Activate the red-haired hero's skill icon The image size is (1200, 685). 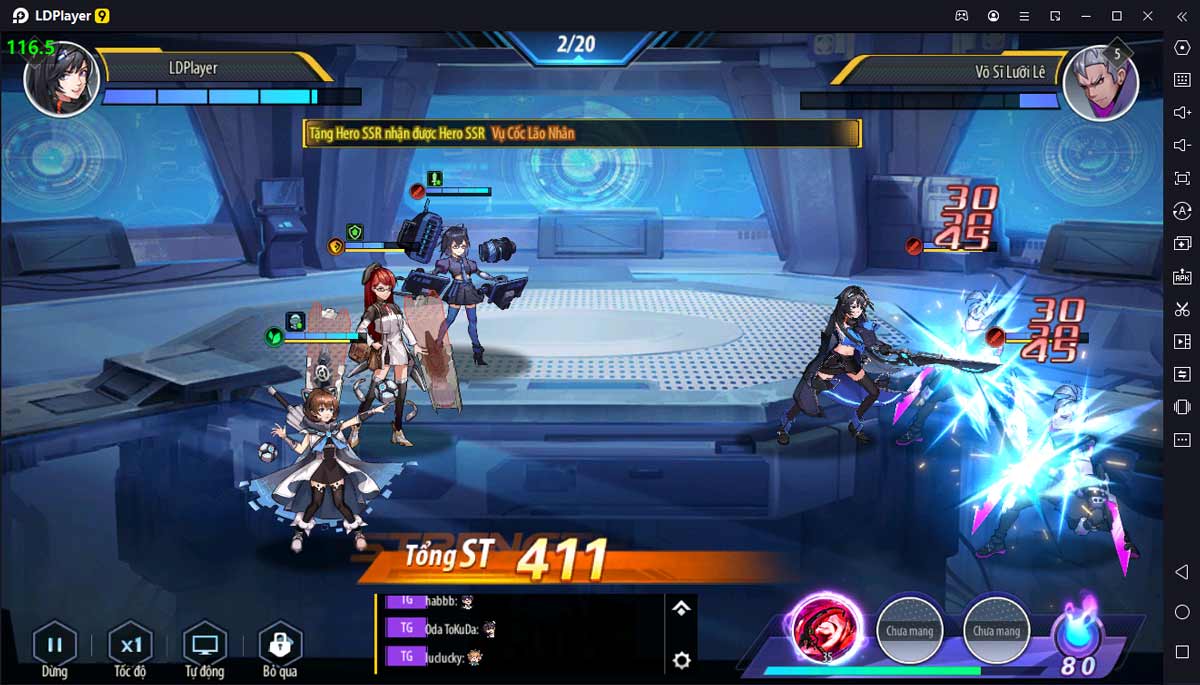(827, 628)
